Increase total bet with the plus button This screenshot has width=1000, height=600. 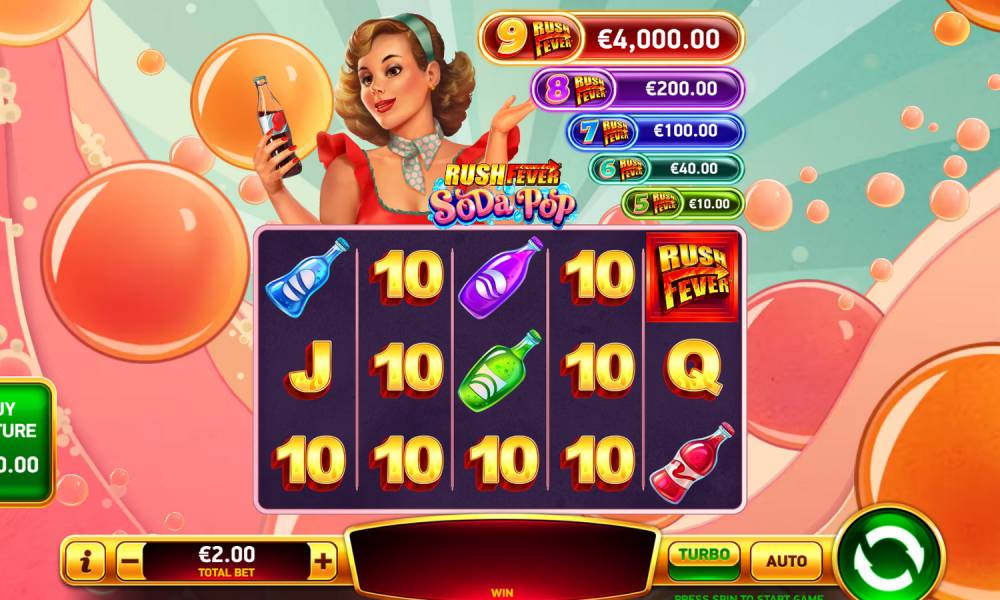point(323,562)
